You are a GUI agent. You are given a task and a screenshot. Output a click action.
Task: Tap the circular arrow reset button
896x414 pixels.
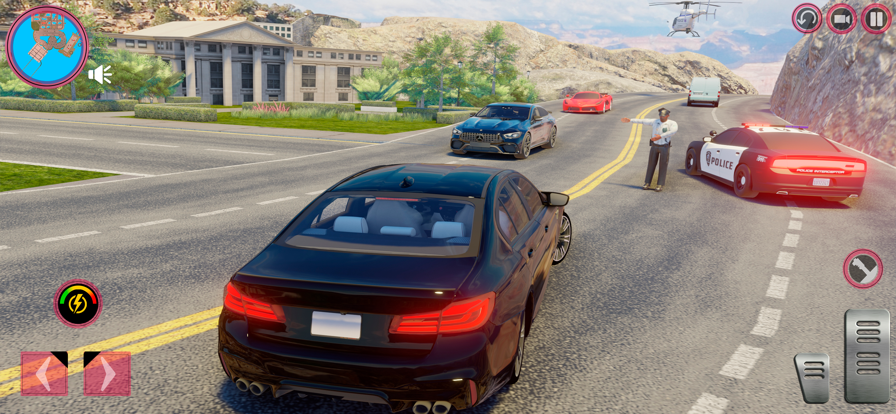coord(807,18)
